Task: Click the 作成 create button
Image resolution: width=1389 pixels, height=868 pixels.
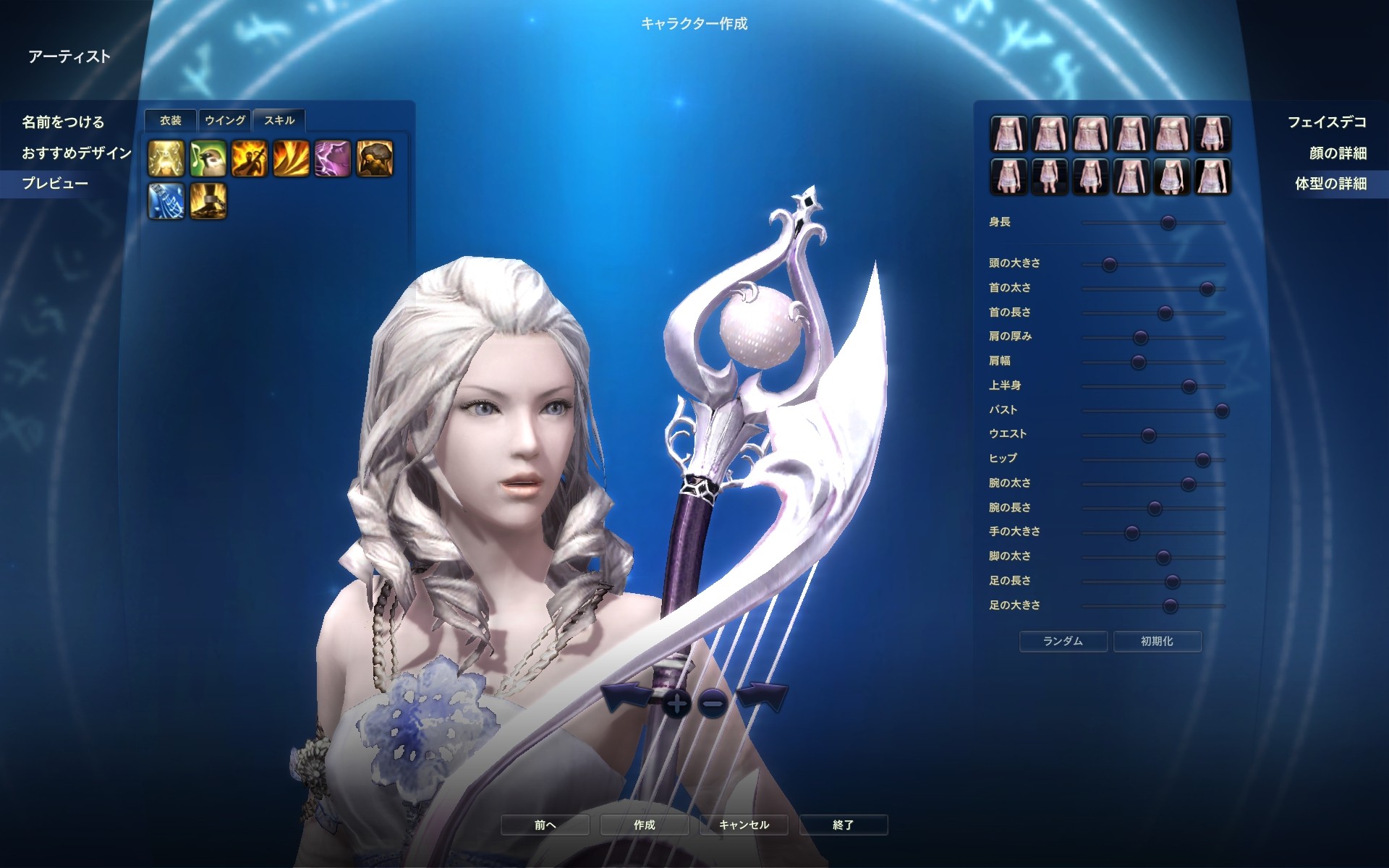Action: pyautogui.click(x=644, y=825)
